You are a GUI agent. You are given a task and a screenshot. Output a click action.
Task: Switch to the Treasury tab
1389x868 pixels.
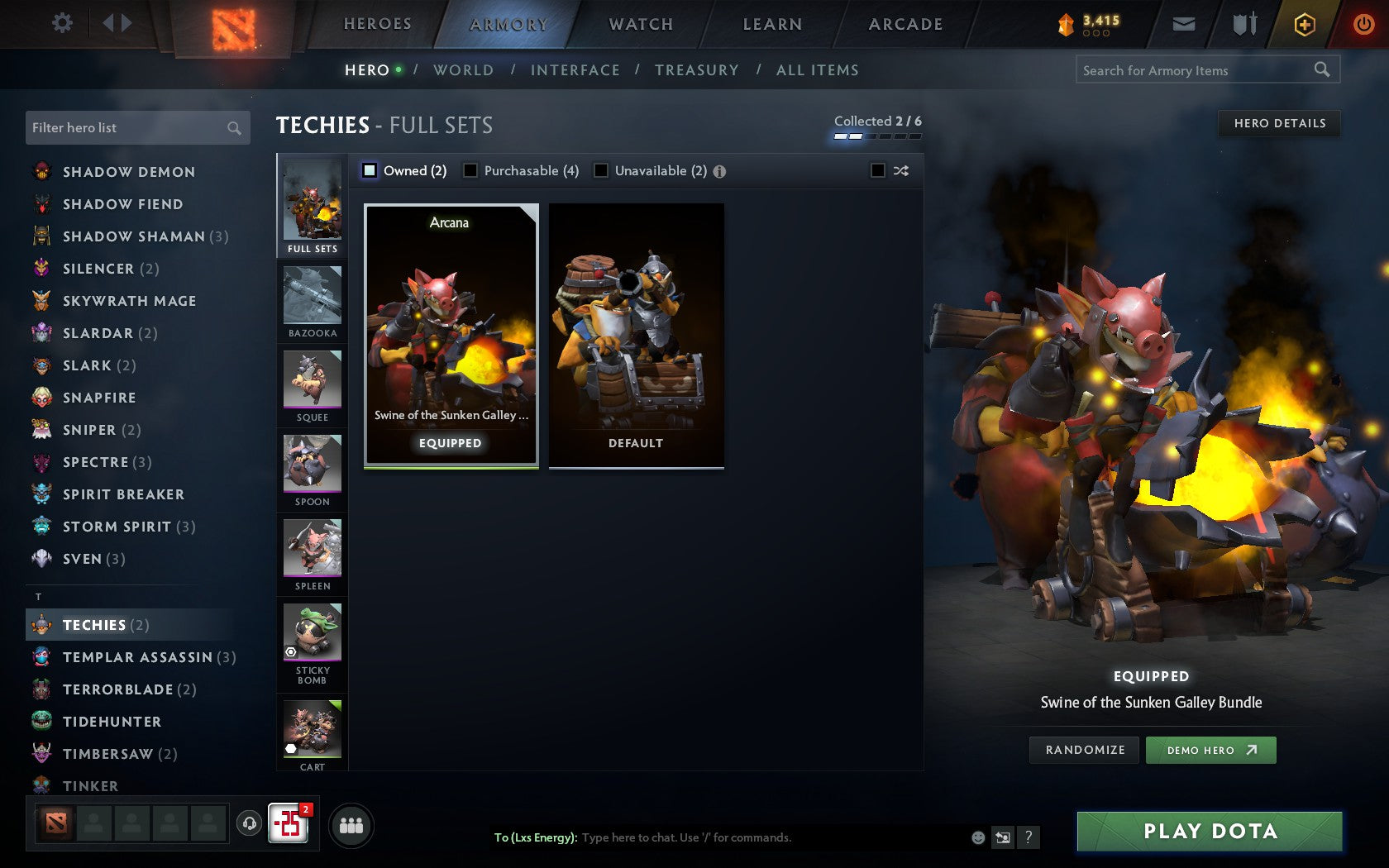(697, 70)
